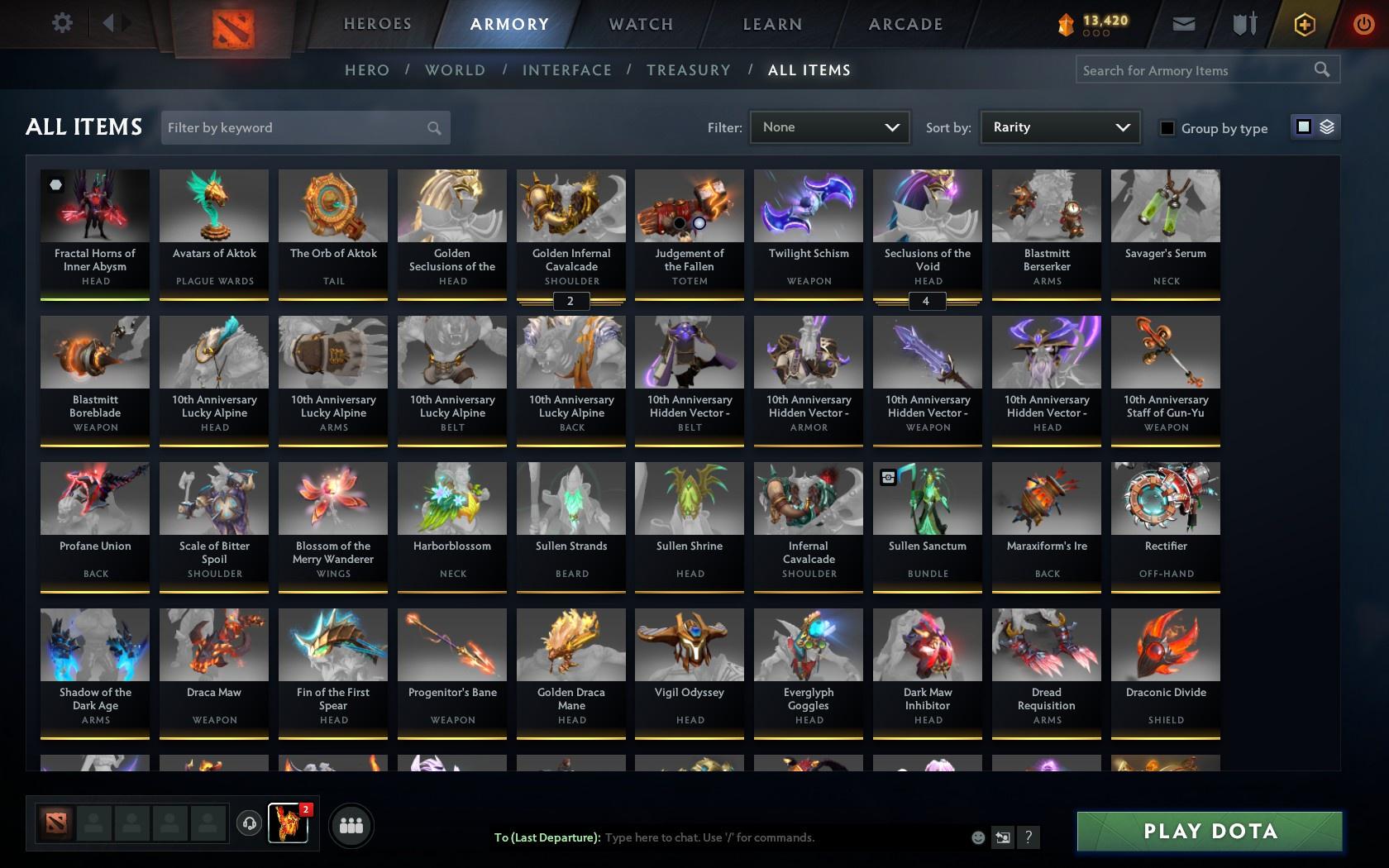Enable the Group by type checkbox
The width and height of the screenshot is (1389, 868).
(x=1166, y=129)
